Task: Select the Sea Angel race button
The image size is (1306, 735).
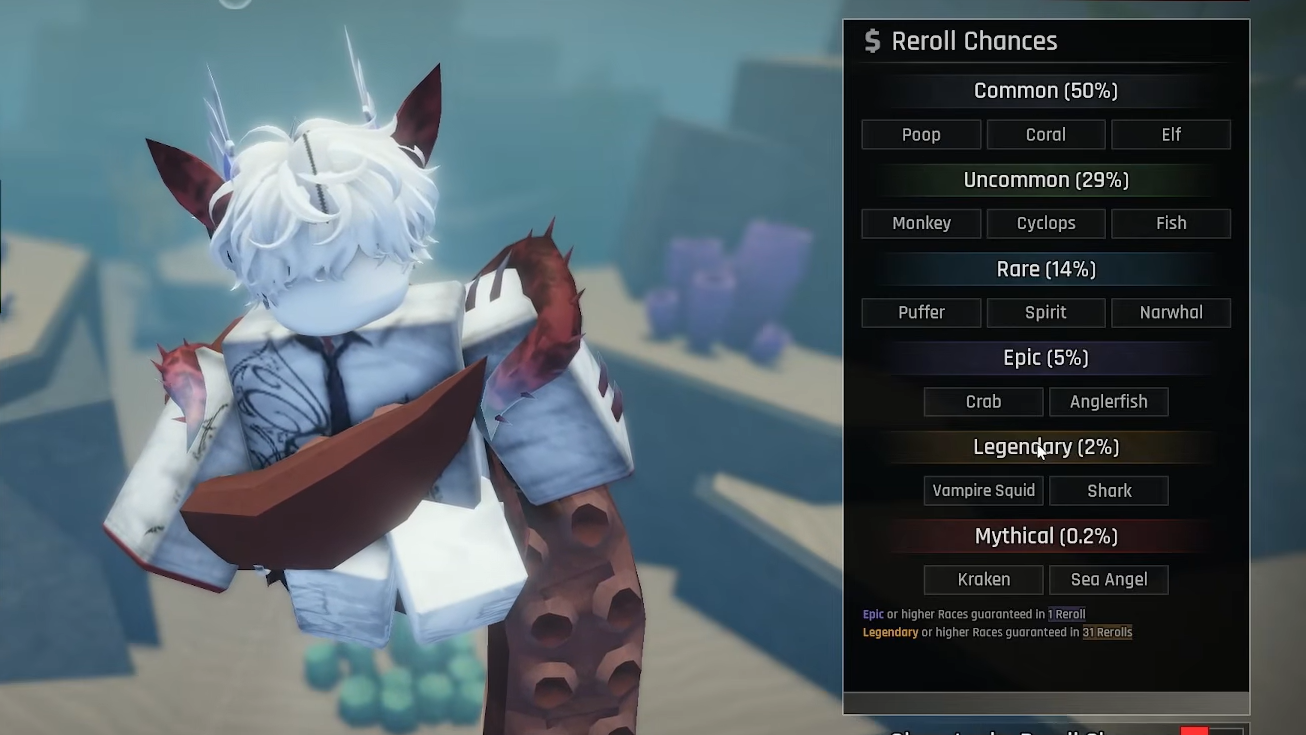Action: (1109, 580)
